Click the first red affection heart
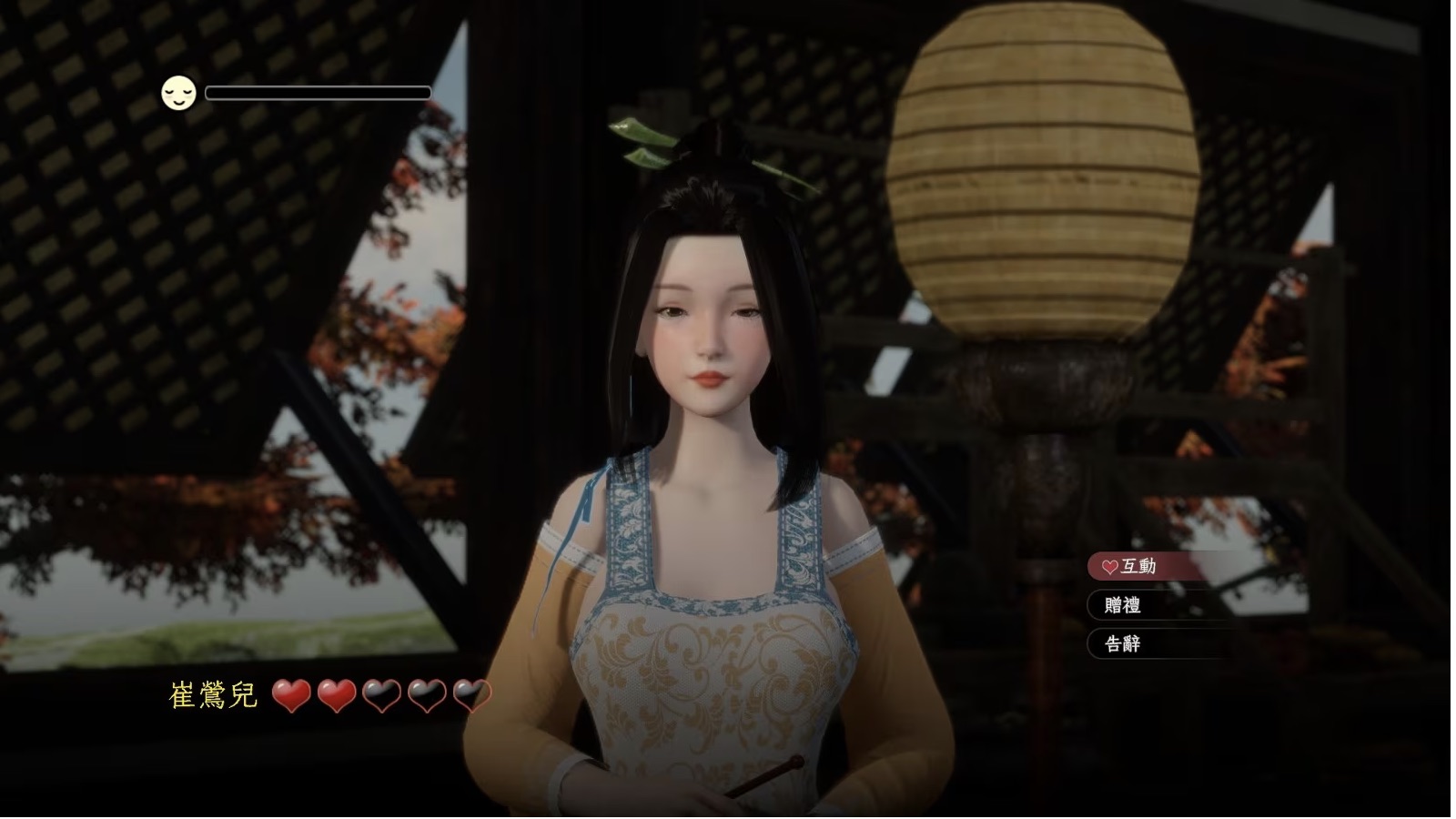1456x819 pixels. [x=293, y=697]
